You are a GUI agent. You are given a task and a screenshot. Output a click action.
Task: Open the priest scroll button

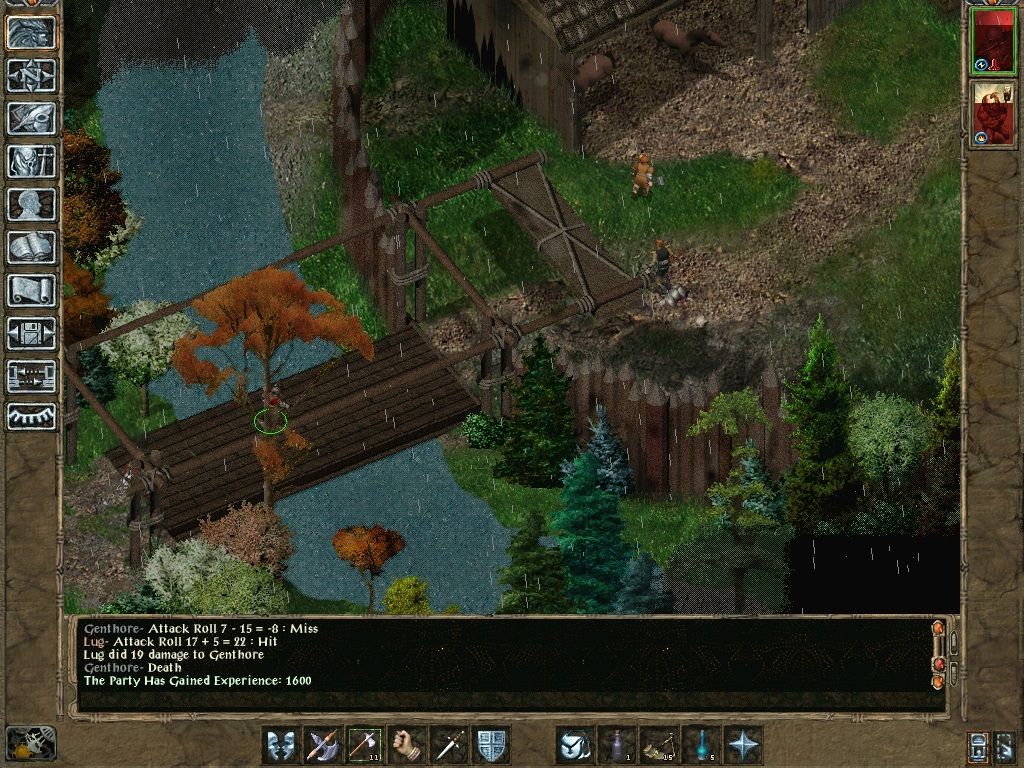pyautogui.click(x=31, y=290)
